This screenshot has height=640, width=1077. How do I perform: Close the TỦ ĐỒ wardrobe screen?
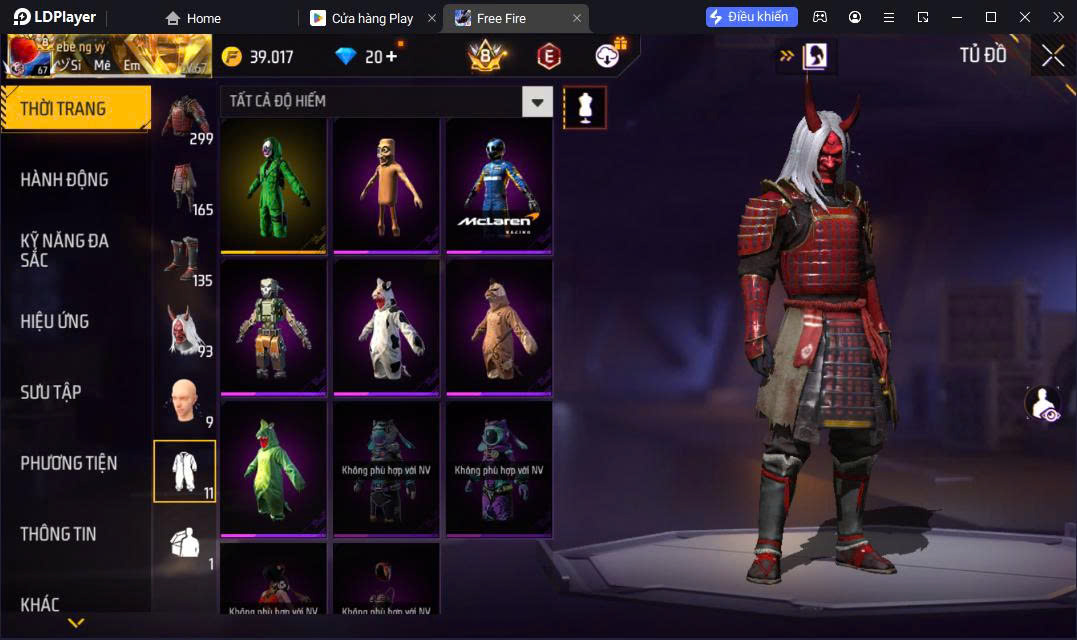(x=1052, y=56)
